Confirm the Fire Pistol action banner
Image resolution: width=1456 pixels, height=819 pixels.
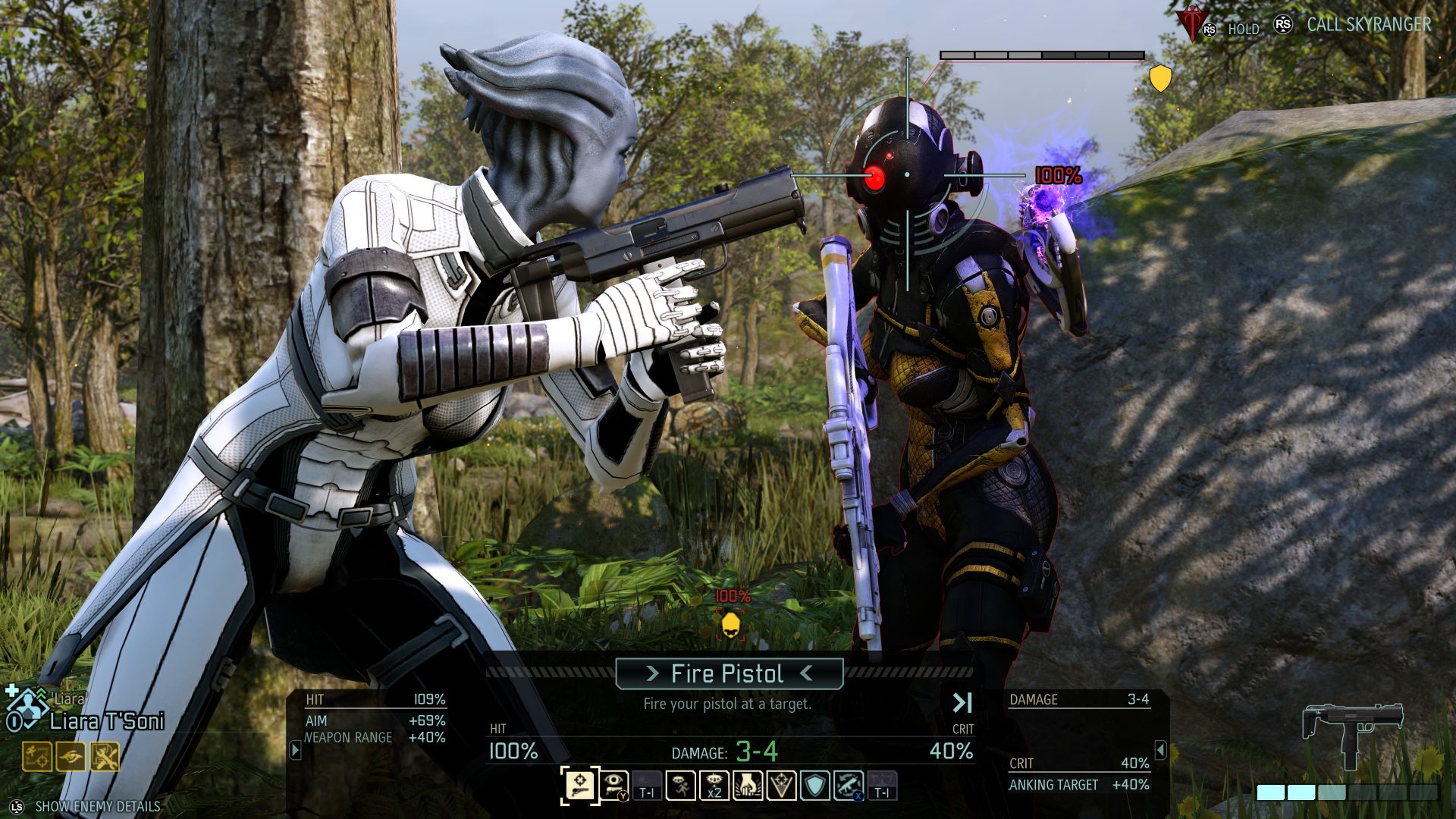729,673
